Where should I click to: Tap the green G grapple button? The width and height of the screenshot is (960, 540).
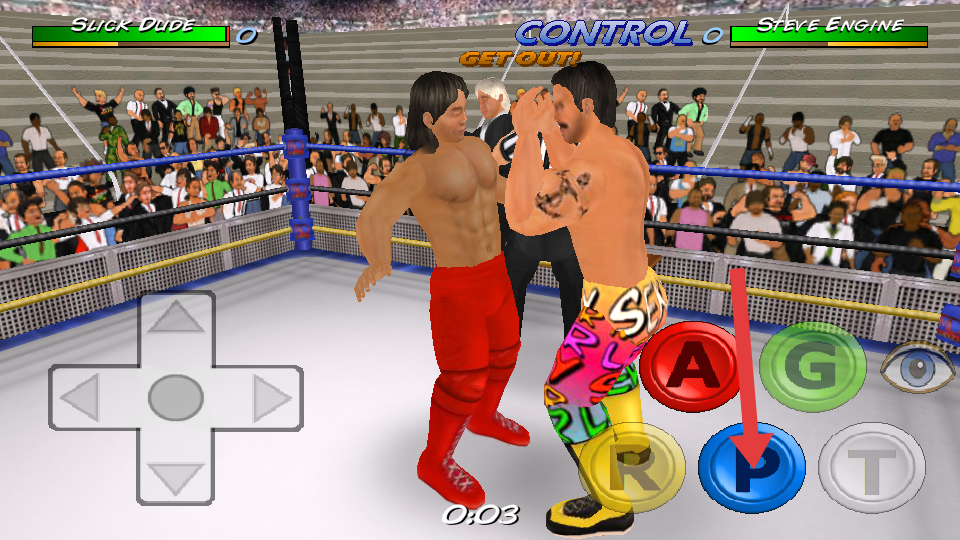click(812, 369)
